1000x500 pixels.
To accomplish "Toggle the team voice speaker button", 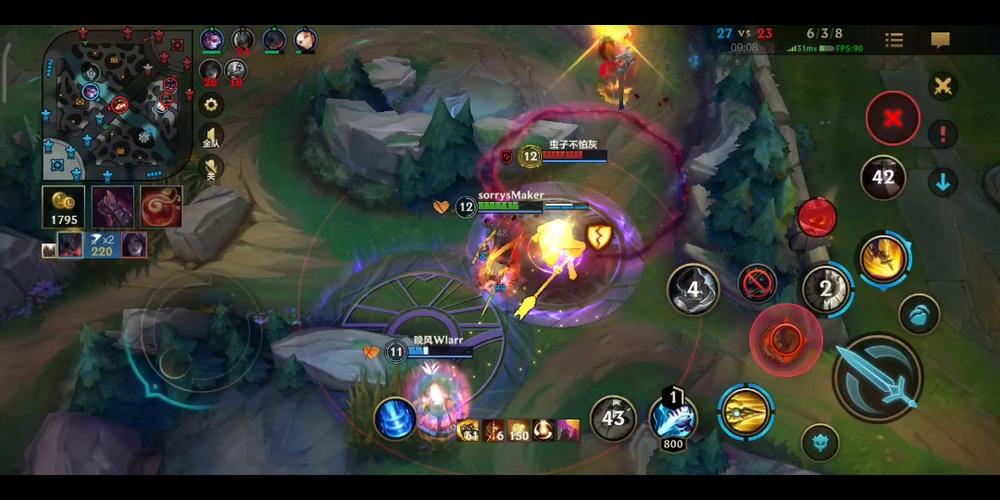I will click(210, 137).
